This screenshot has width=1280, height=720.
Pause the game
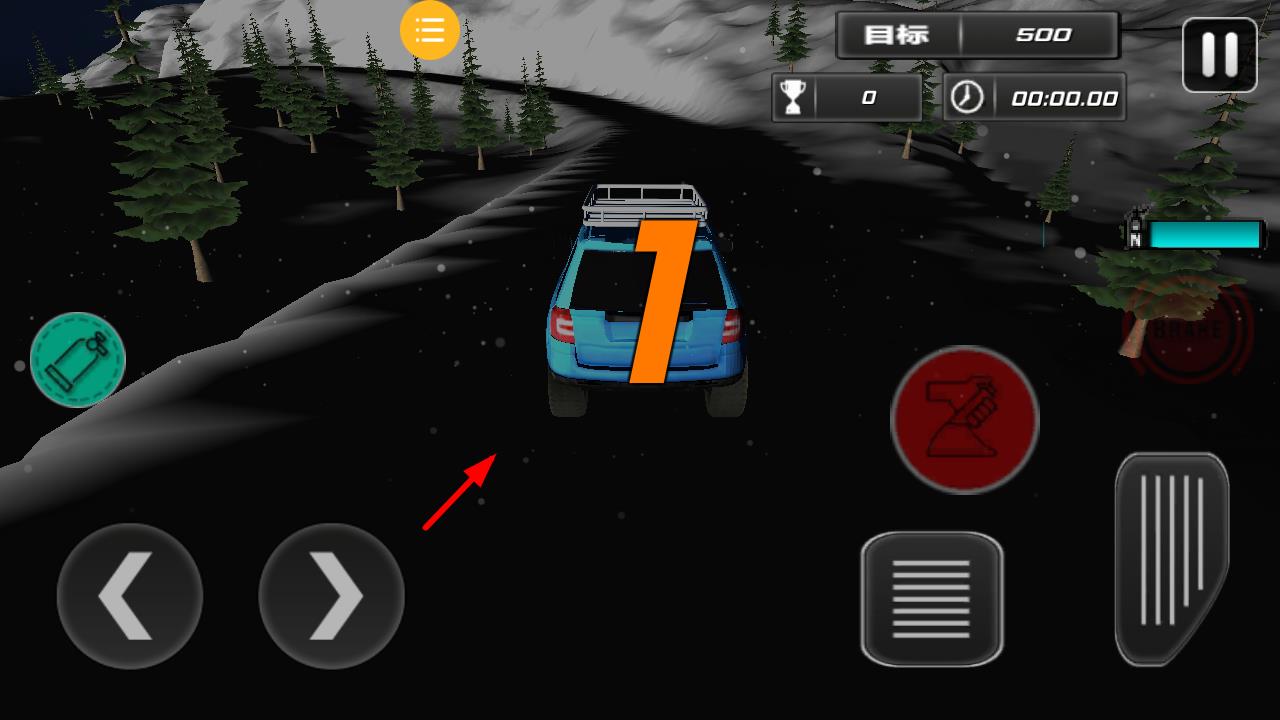(x=1219, y=55)
